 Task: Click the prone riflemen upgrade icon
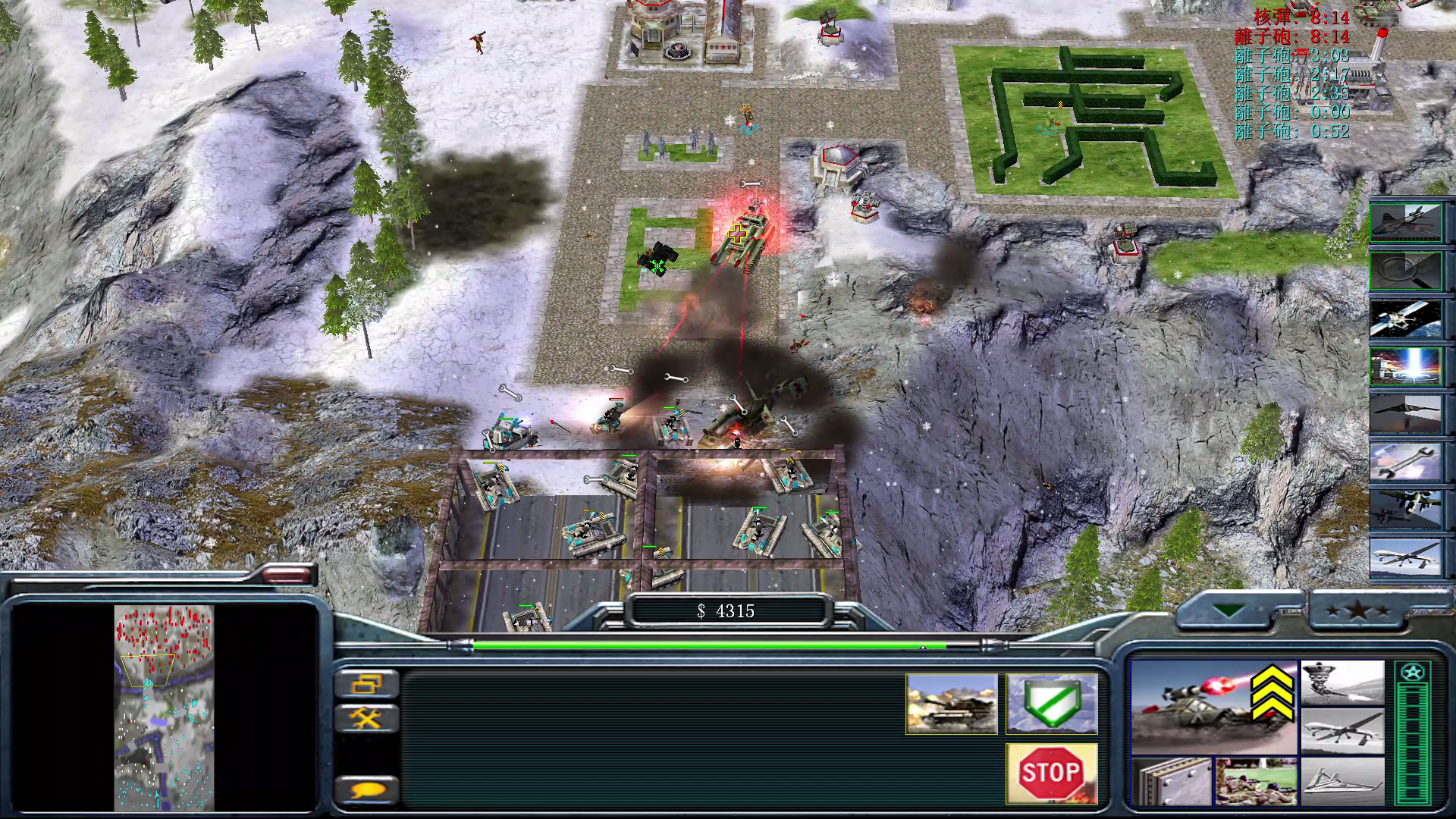pyautogui.click(x=1256, y=781)
